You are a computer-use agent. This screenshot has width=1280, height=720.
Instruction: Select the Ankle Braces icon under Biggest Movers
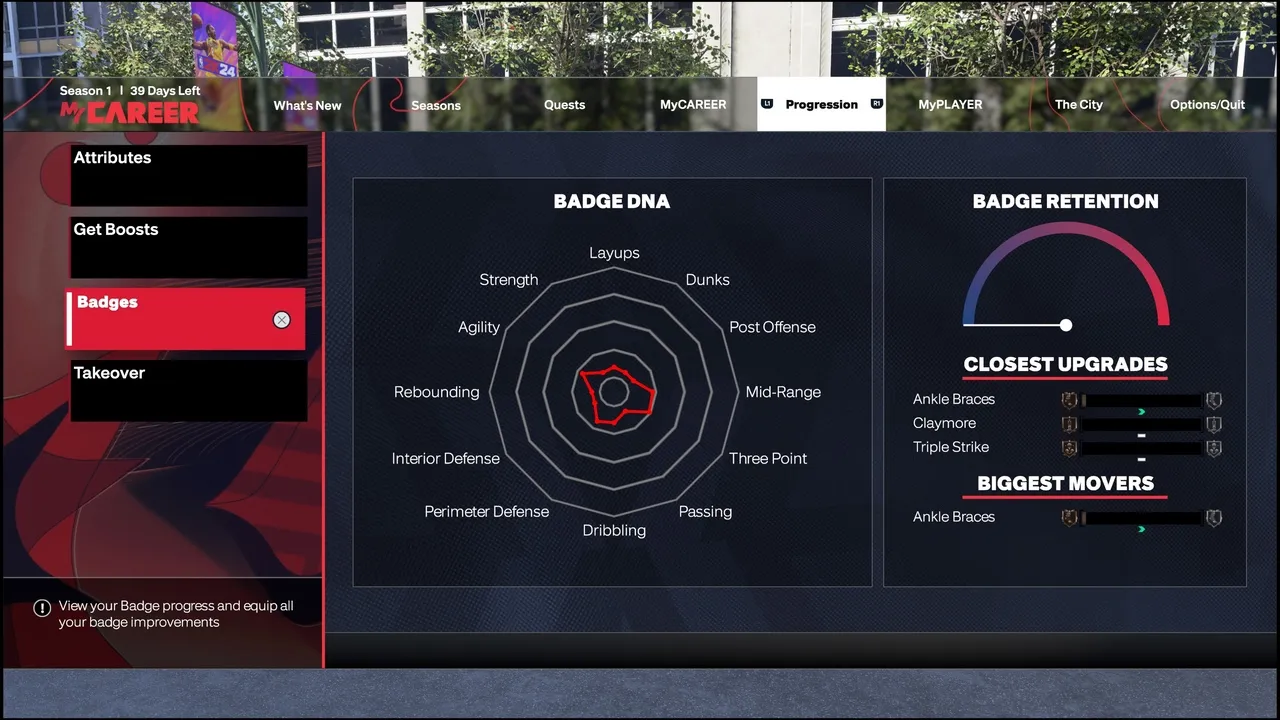click(1069, 518)
